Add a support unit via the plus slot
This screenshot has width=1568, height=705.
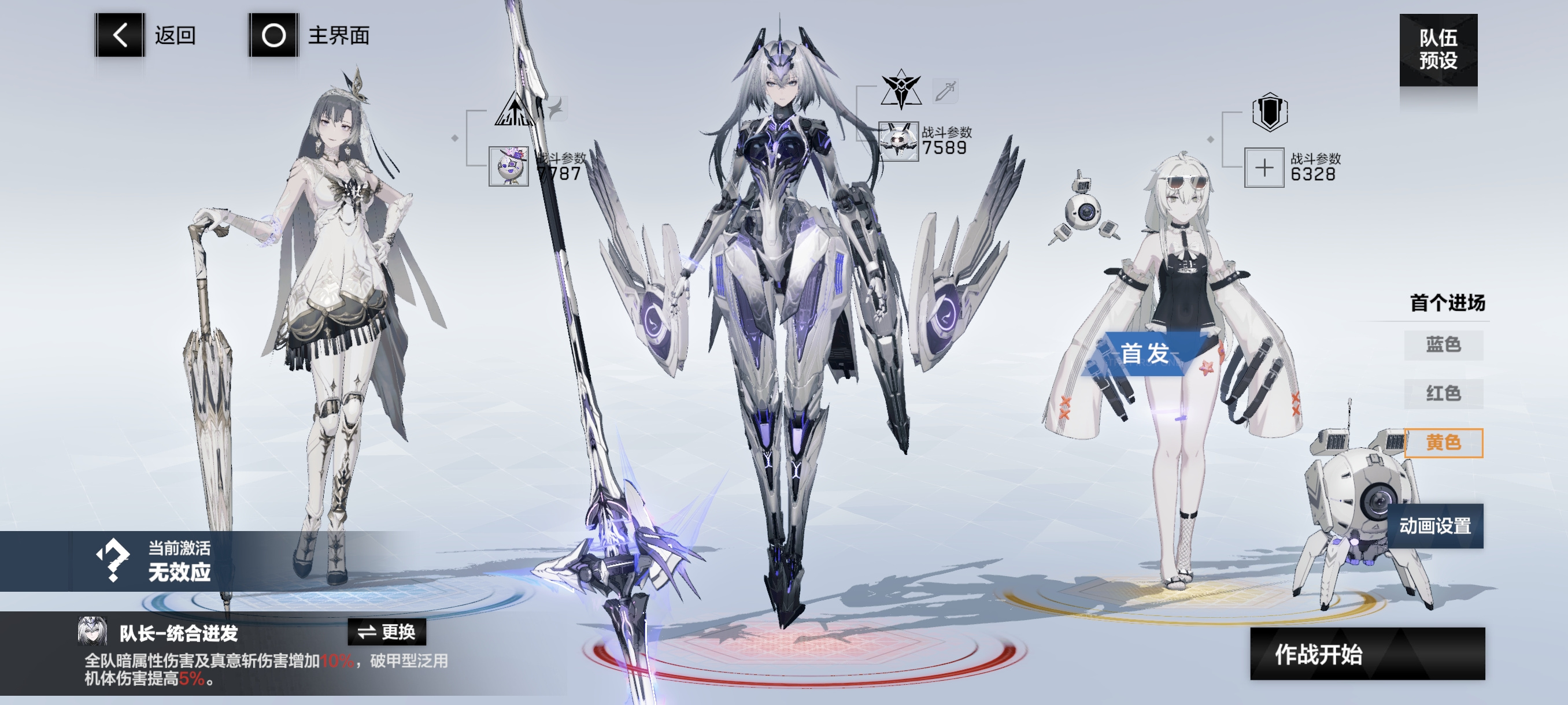1264,167
